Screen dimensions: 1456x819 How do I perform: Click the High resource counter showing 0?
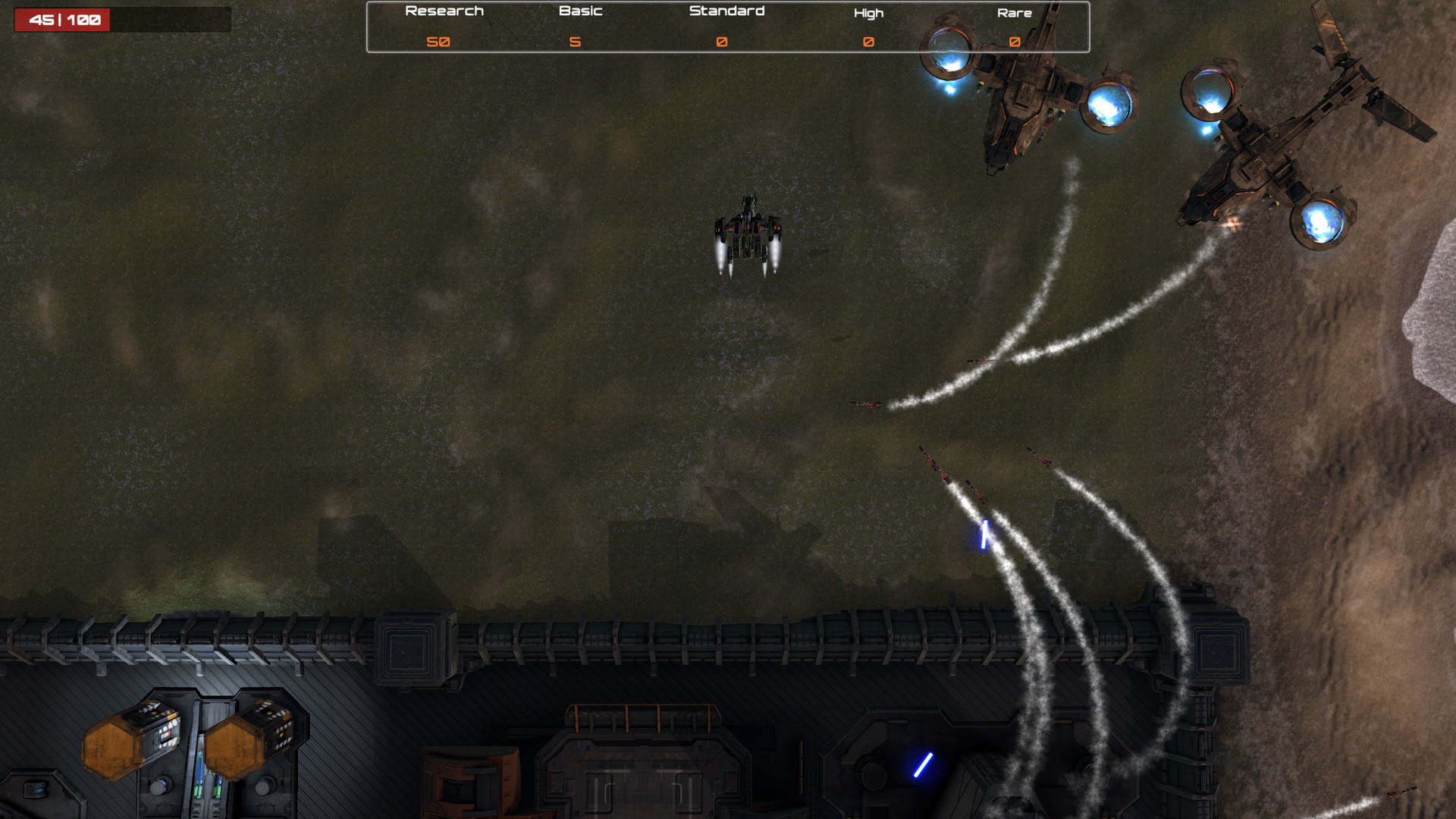(868, 42)
